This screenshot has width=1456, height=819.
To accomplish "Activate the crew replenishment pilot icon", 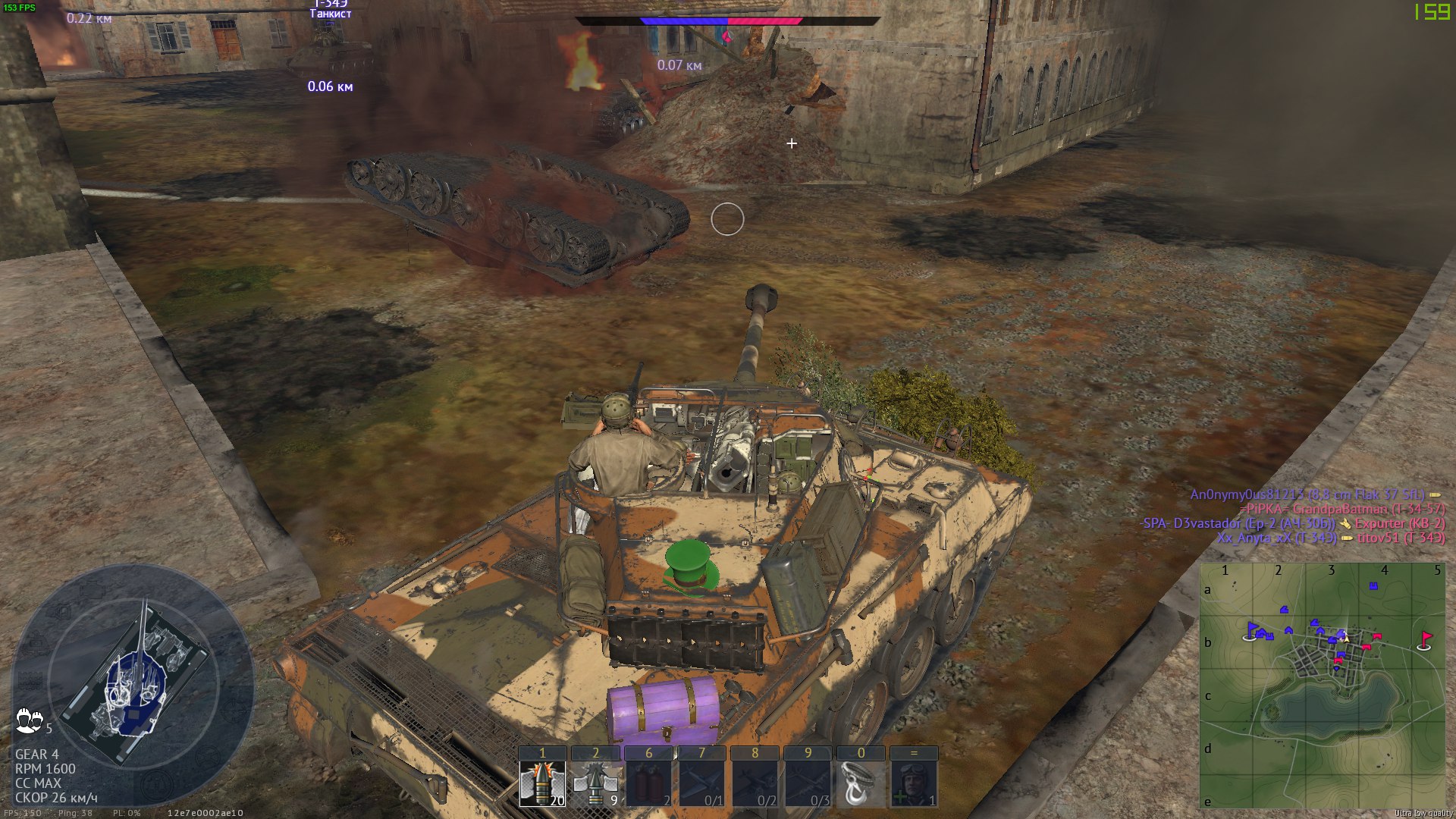I will pos(914,783).
